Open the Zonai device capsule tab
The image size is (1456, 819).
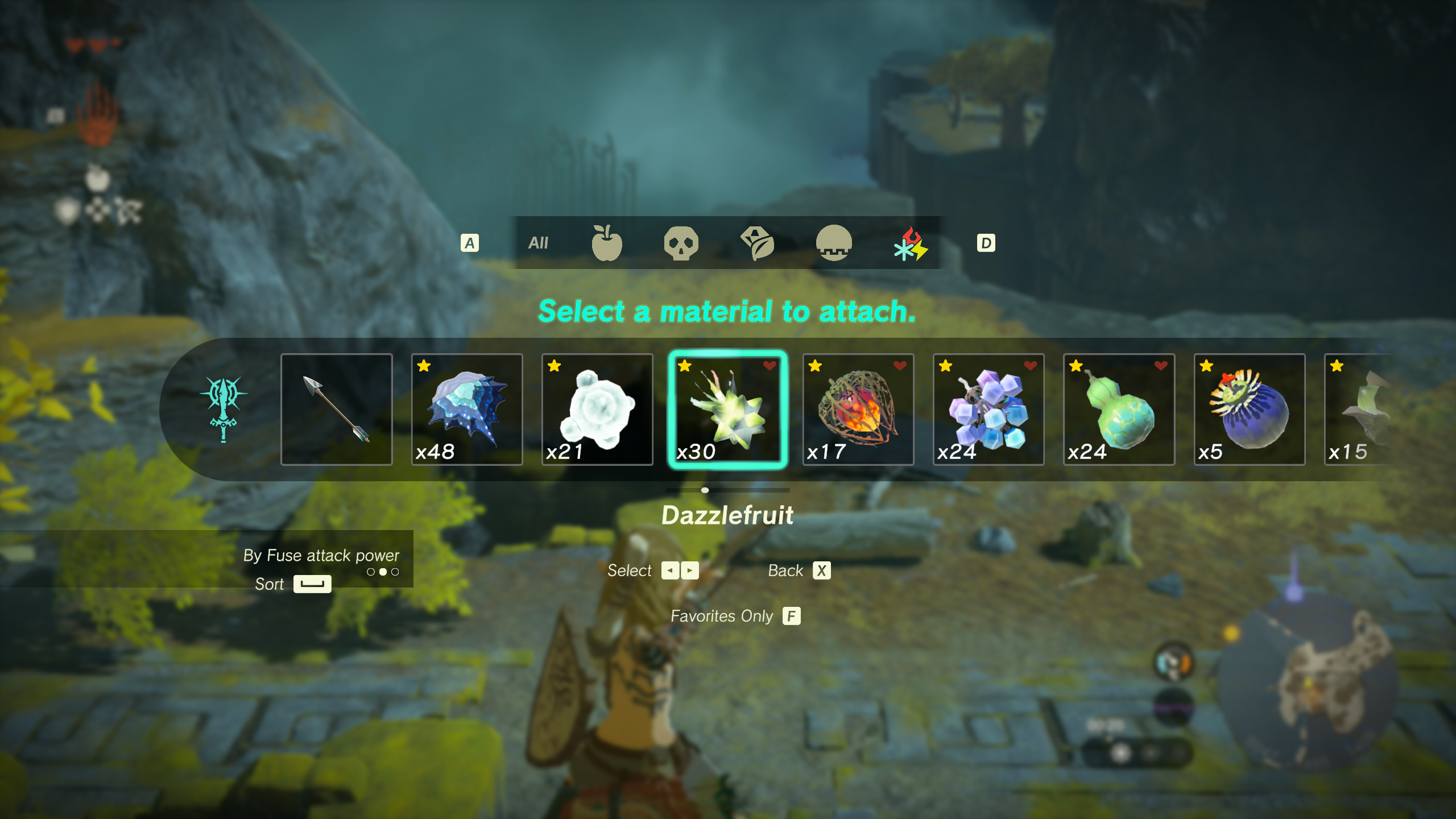click(x=834, y=243)
